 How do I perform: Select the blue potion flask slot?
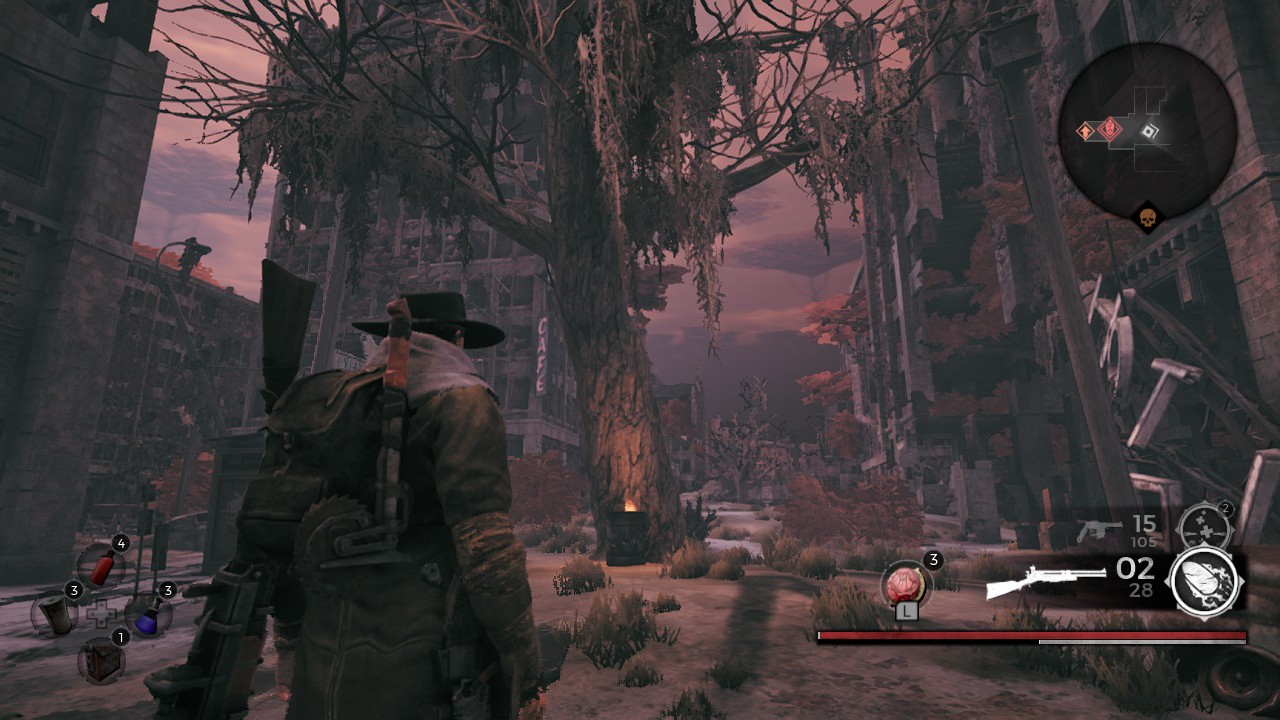click(148, 613)
